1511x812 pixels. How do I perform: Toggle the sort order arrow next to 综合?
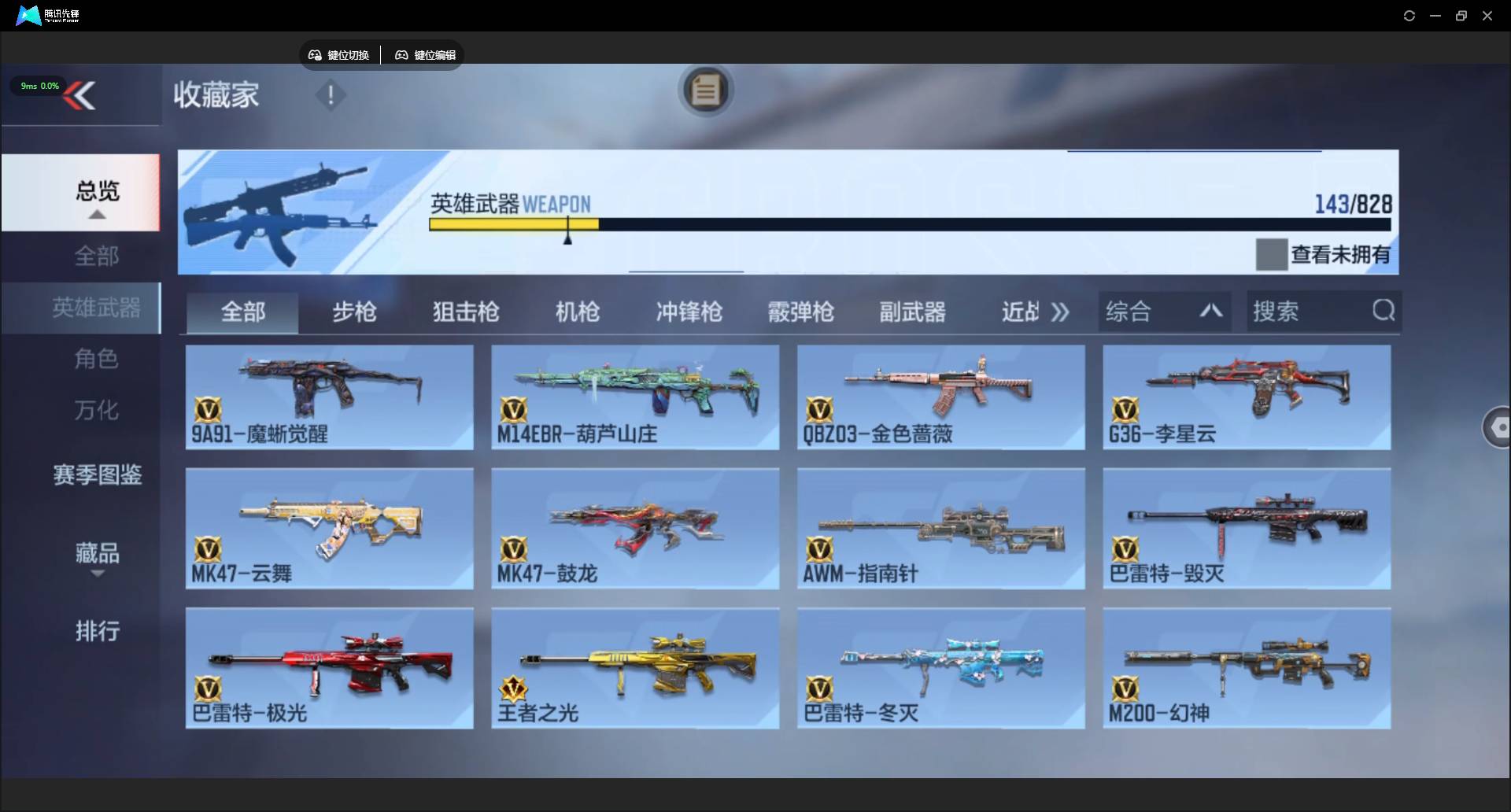pyautogui.click(x=1211, y=312)
